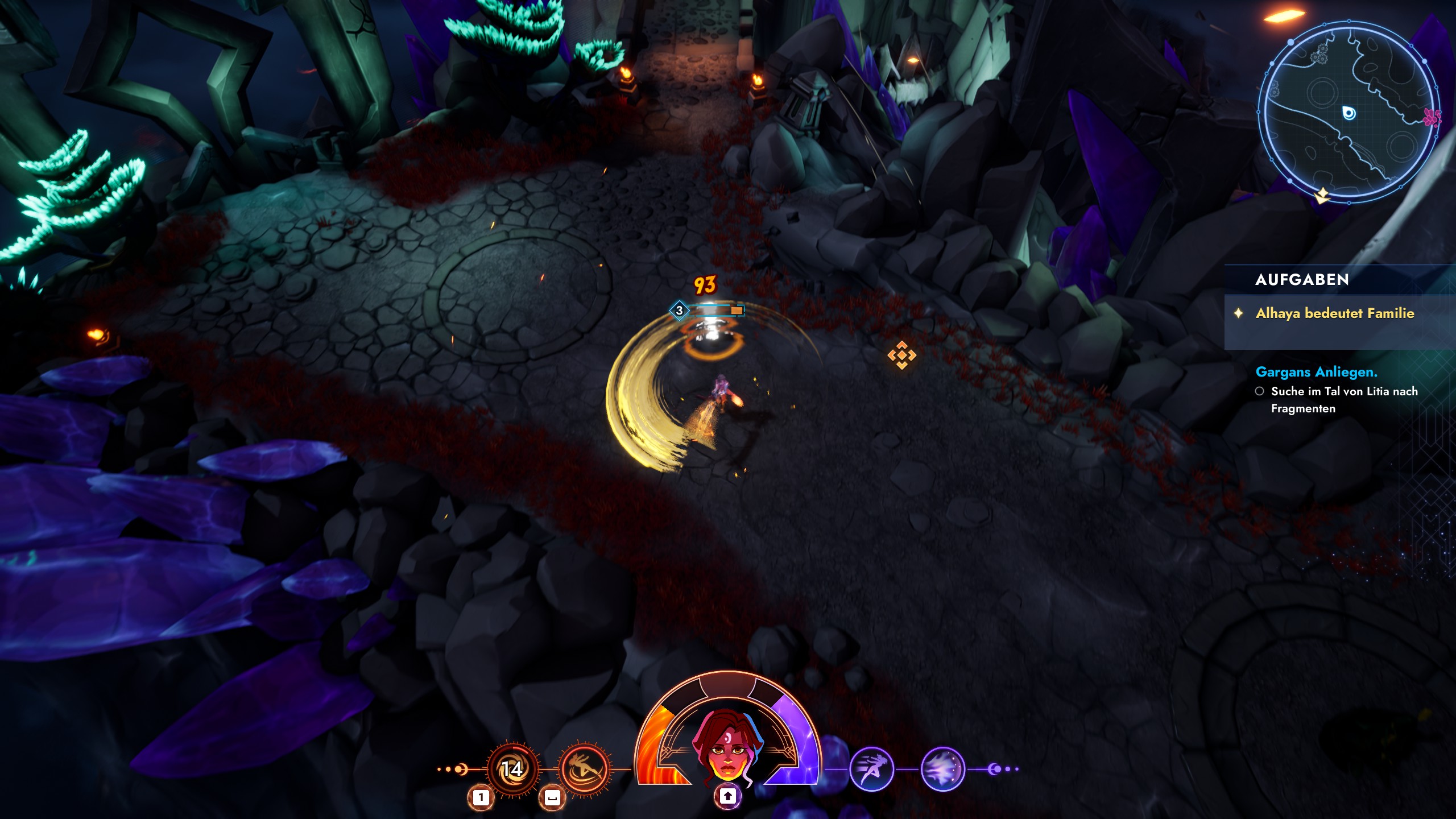1456x819 pixels.
Task: Trigger the purple dash ability
Action: [x=871, y=769]
